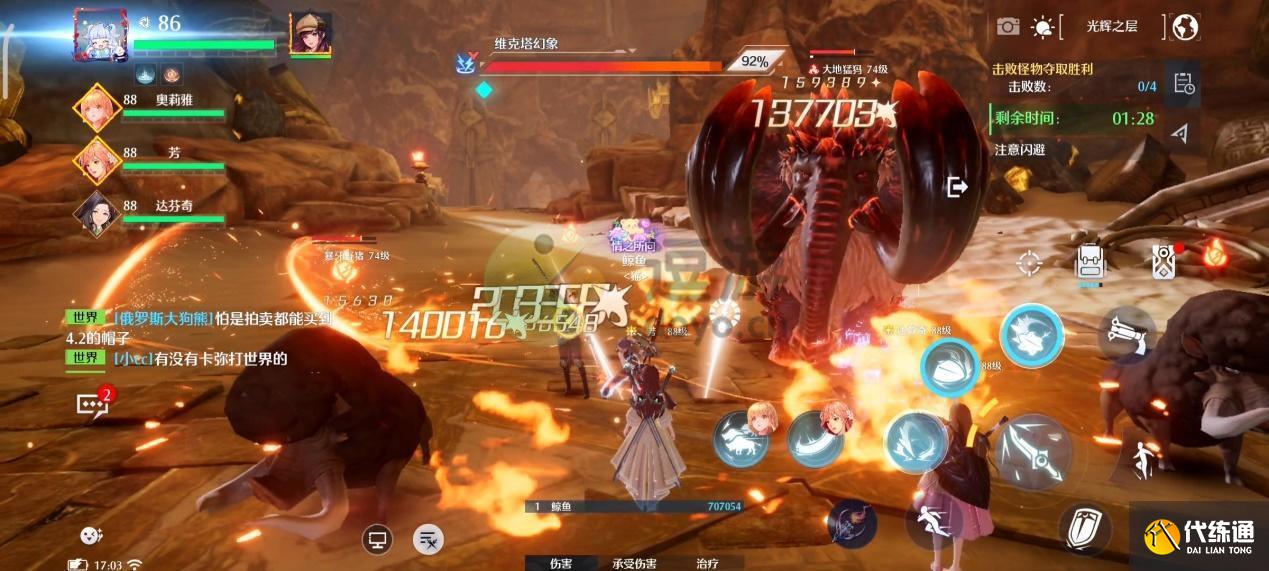Tap the target lock crosshair icon
This screenshot has width=1269, height=571.
pyautogui.click(x=1029, y=263)
